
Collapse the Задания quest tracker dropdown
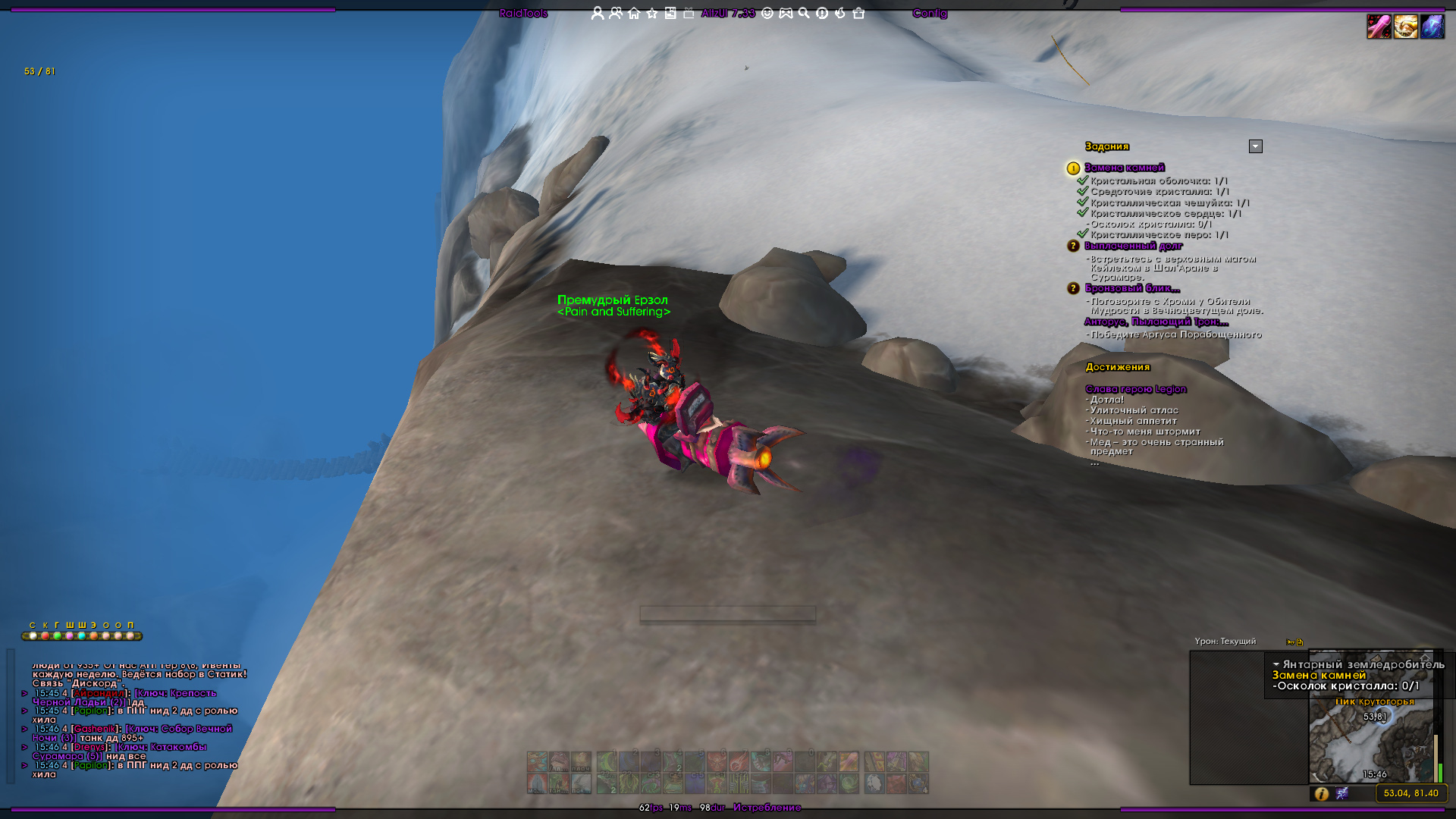pyautogui.click(x=1256, y=146)
